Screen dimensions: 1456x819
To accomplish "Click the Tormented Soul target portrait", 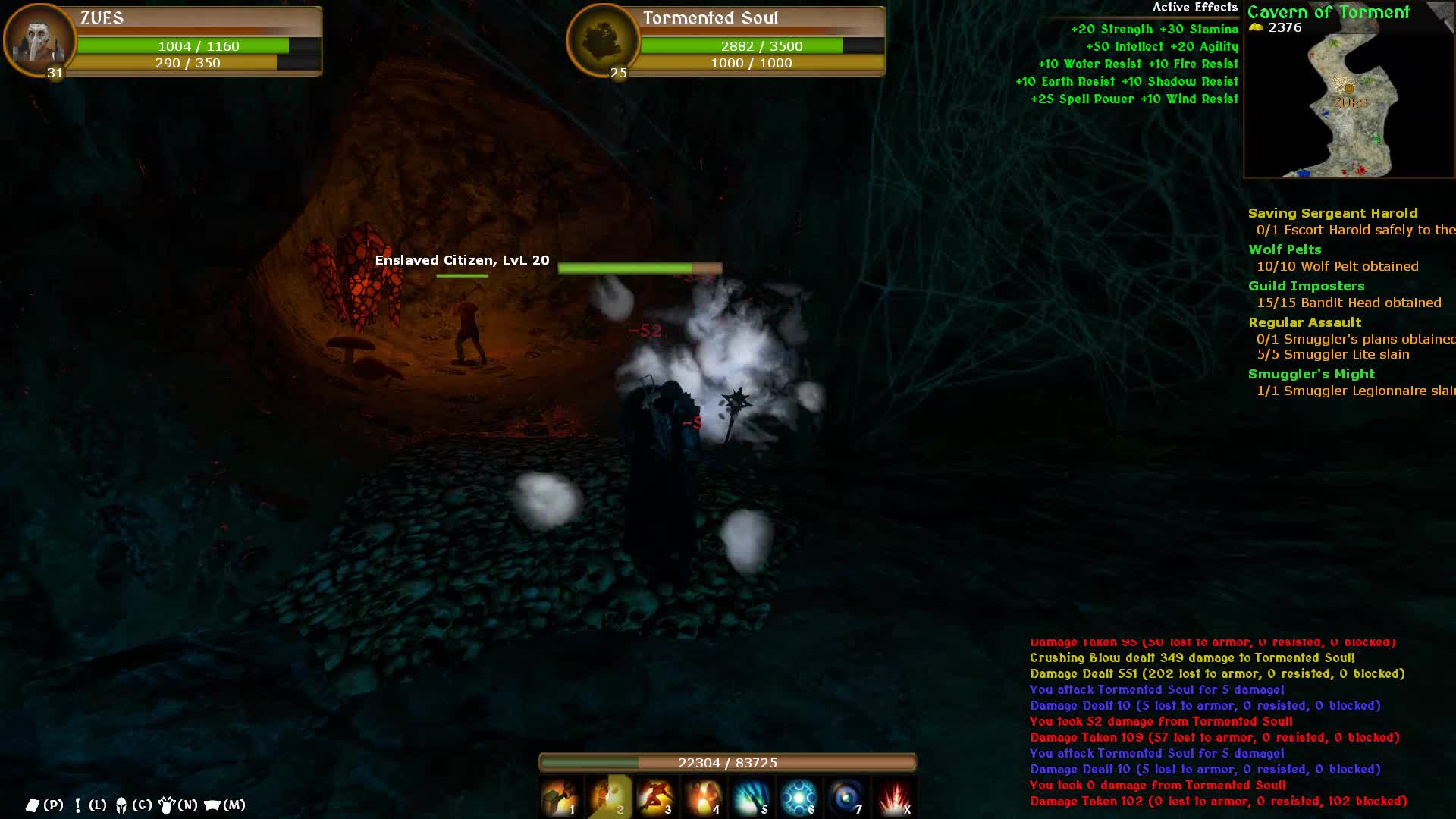I will pyautogui.click(x=603, y=40).
